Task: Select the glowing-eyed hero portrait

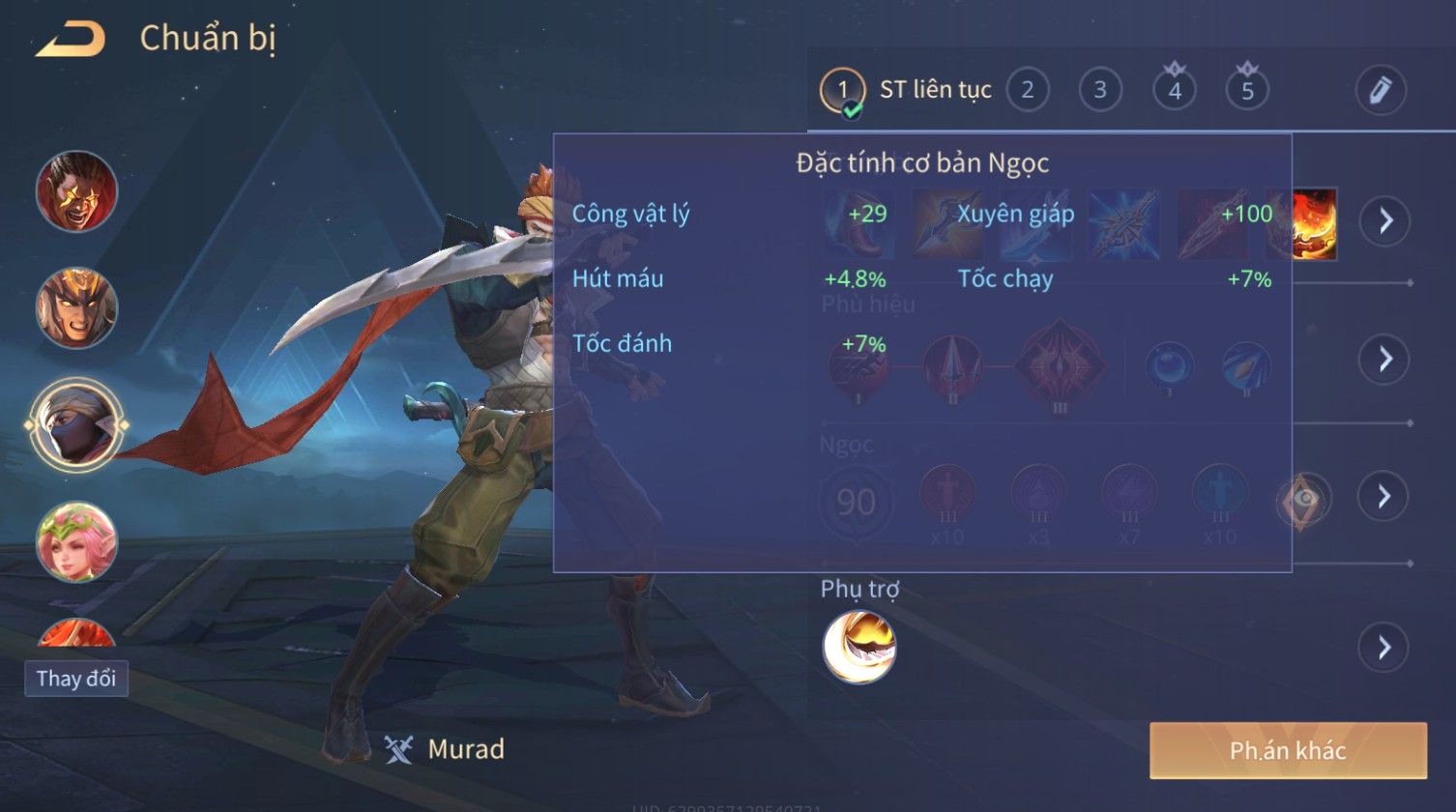Action: (76, 191)
